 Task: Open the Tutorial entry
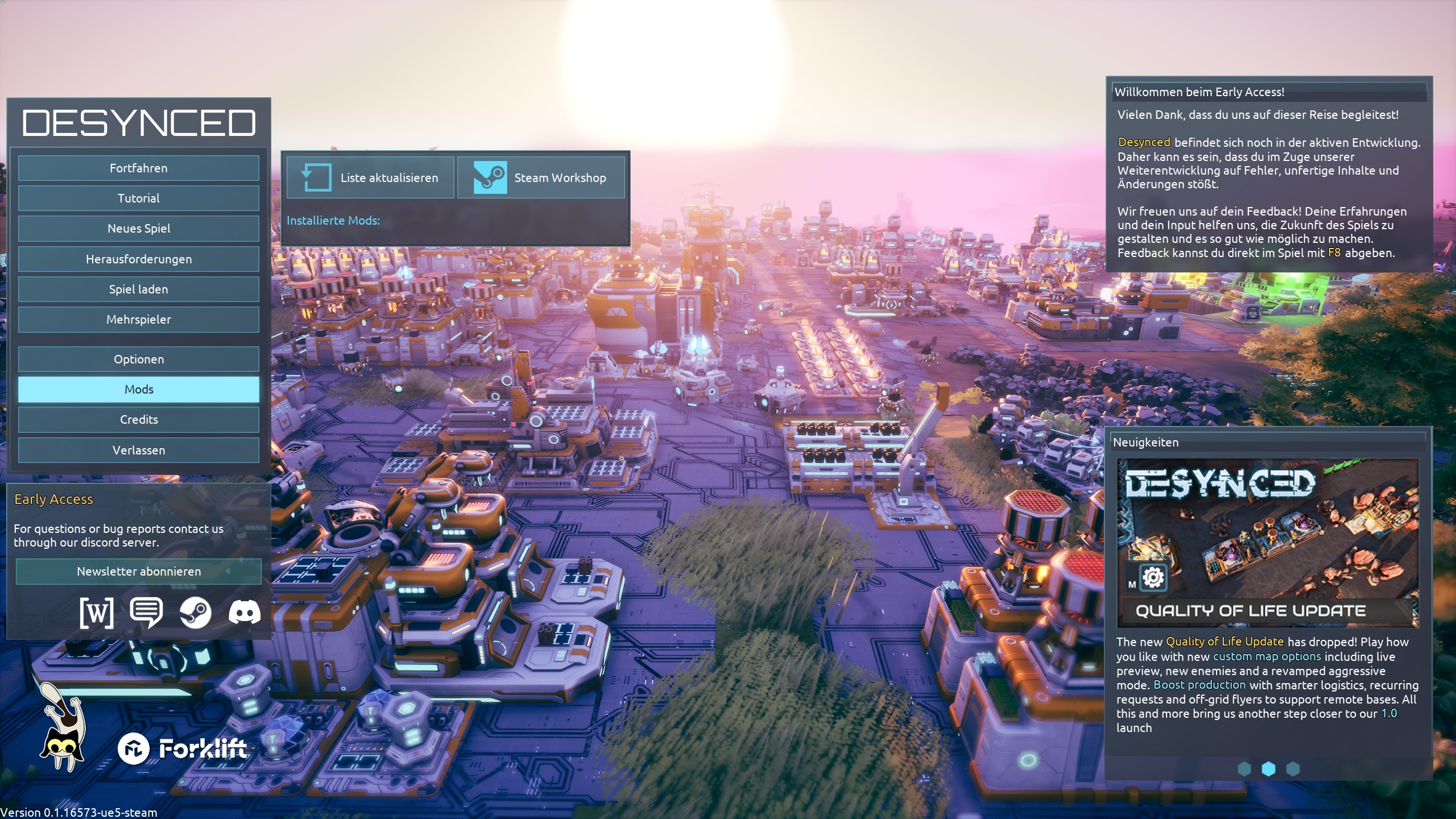coord(138,198)
